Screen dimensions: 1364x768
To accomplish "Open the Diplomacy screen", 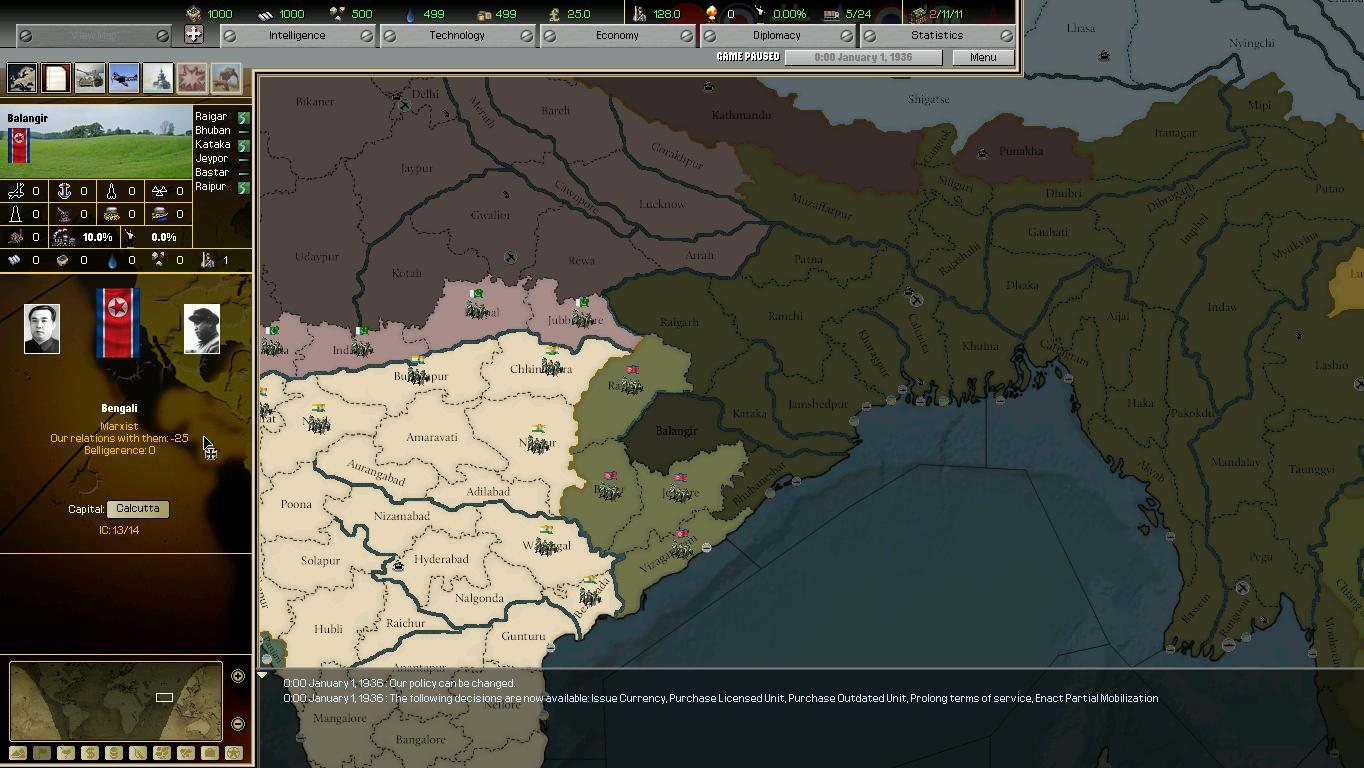I will tap(777, 35).
